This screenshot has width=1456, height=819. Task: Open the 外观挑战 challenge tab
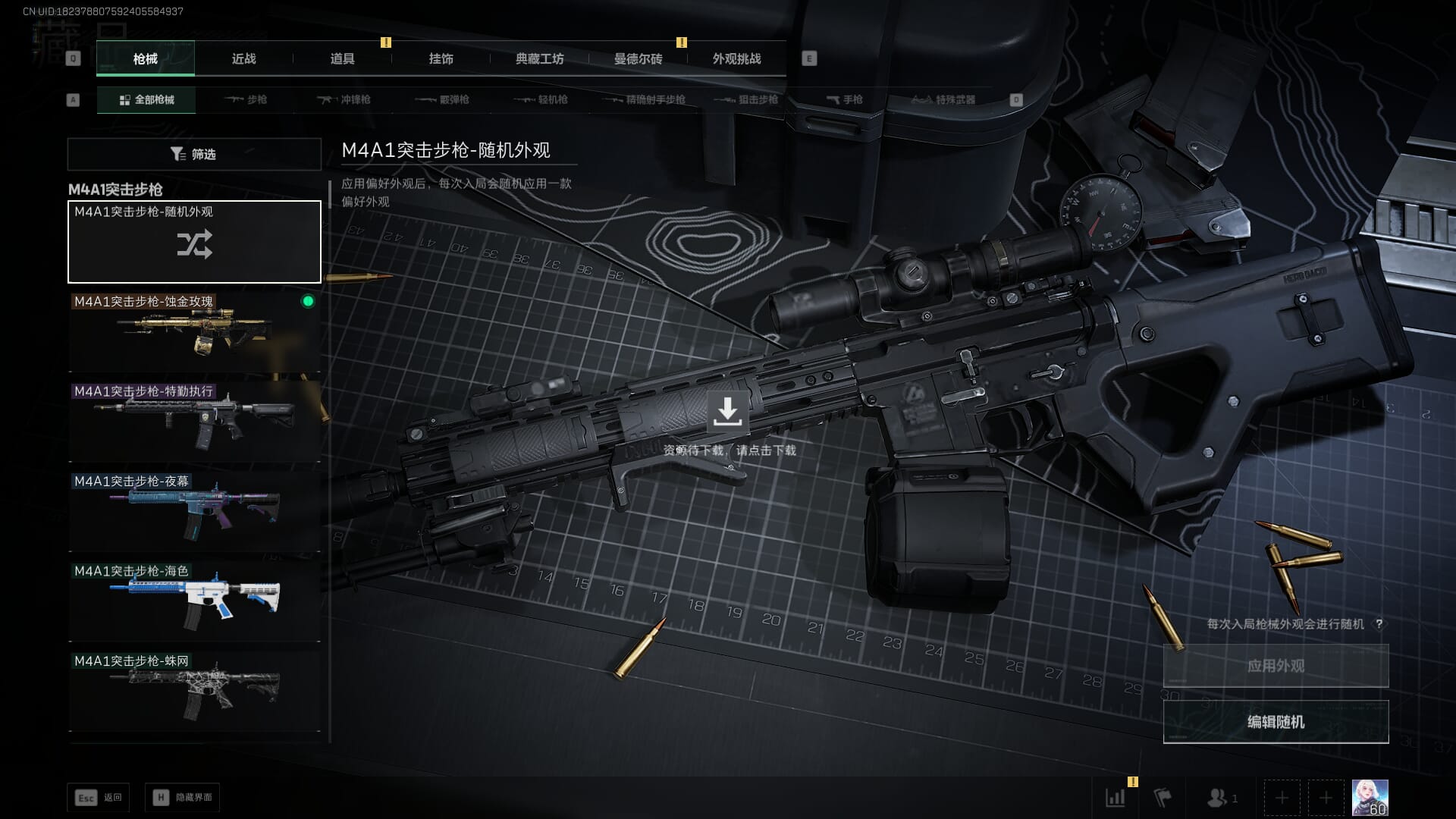[x=736, y=59]
